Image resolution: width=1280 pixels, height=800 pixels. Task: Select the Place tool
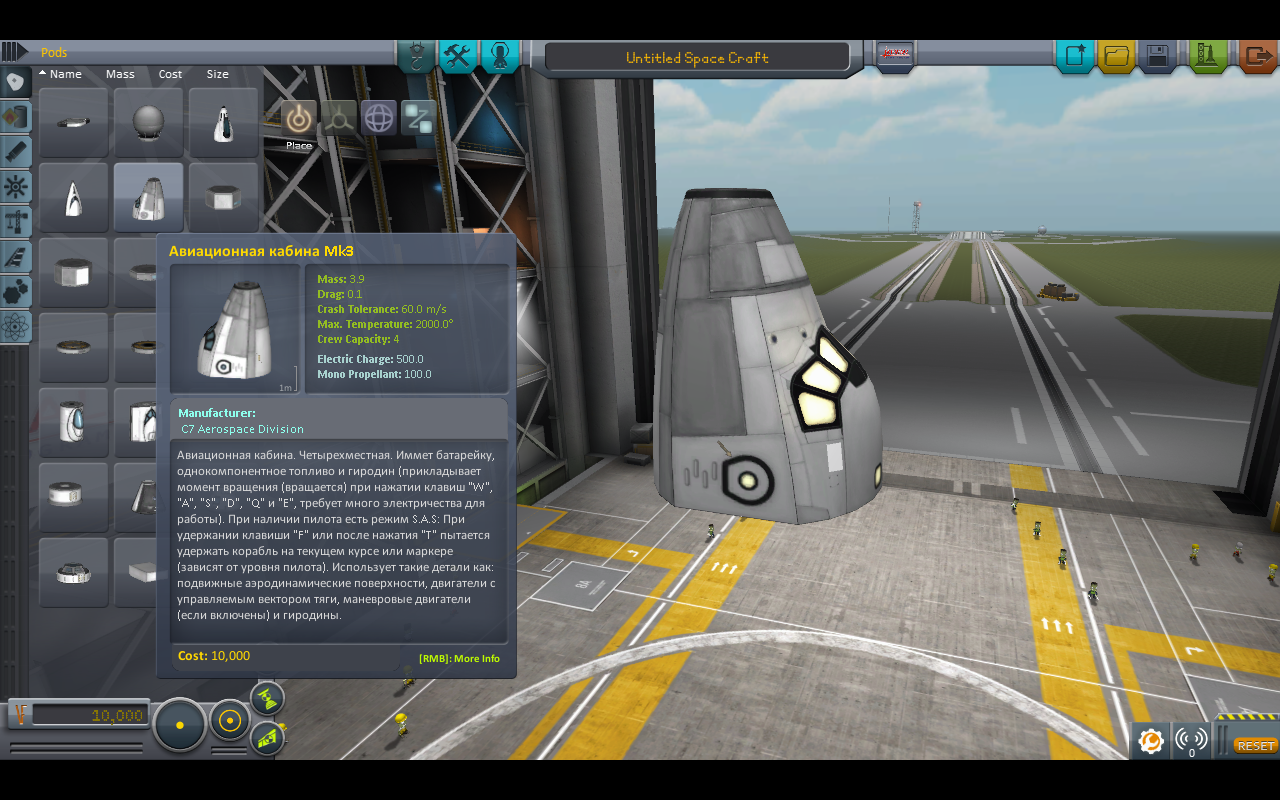[298, 118]
